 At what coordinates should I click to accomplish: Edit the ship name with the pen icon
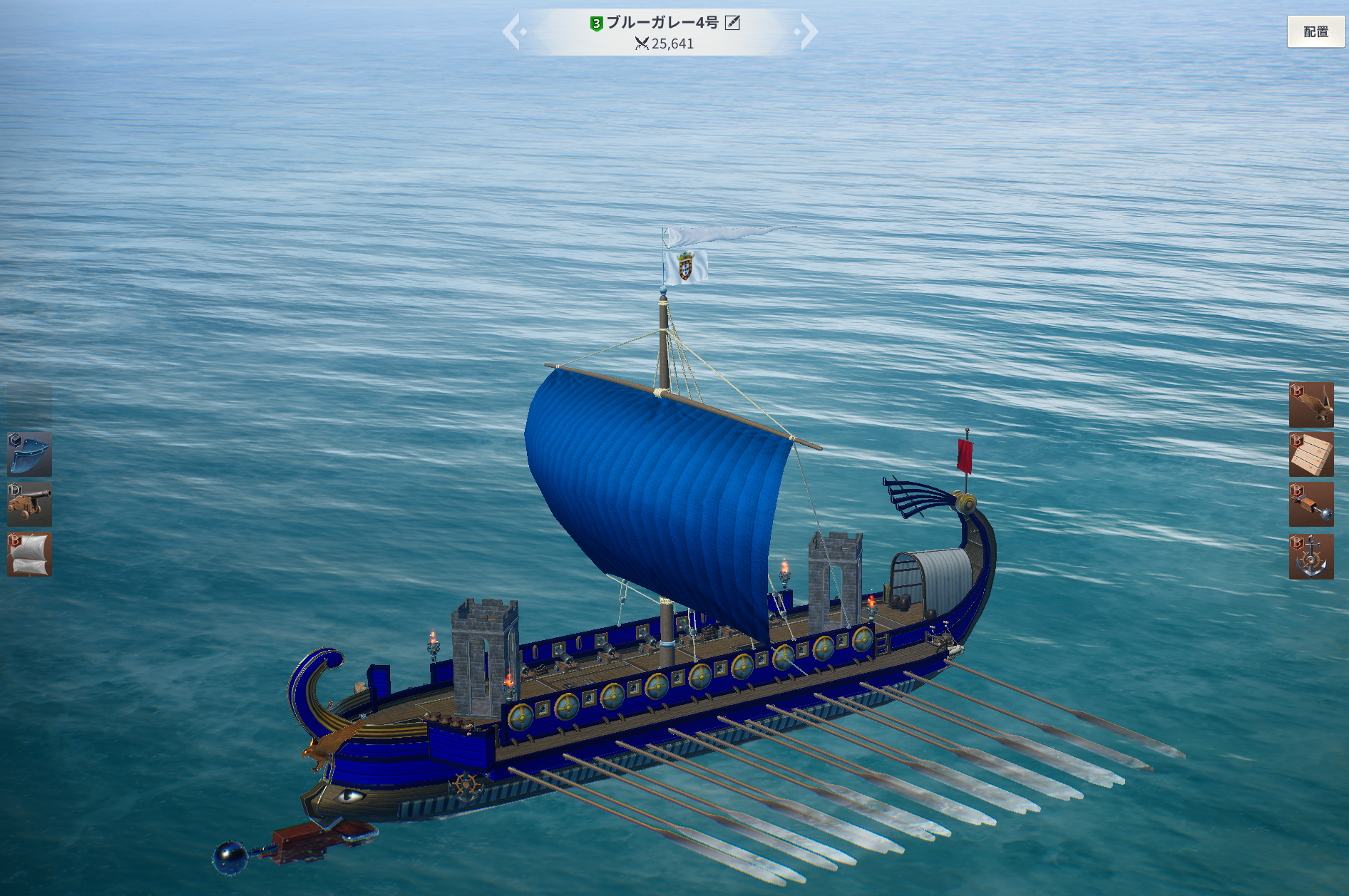point(732,23)
